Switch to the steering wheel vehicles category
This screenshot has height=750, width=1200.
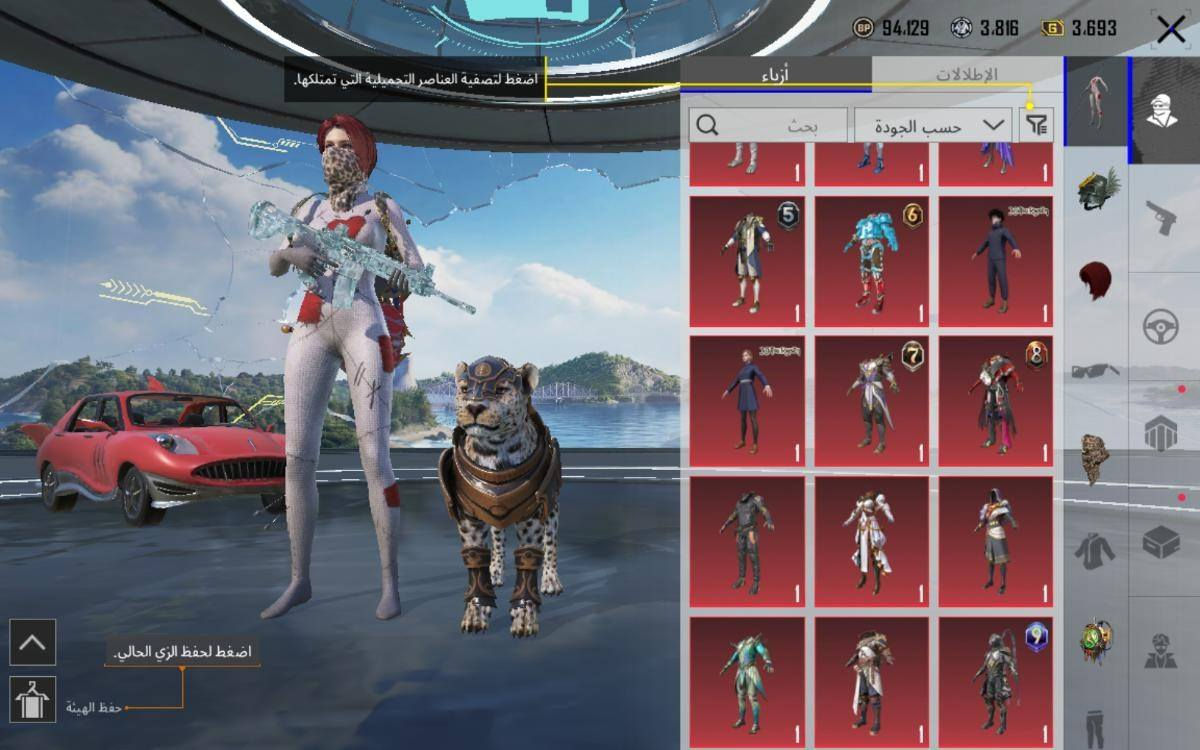1161,325
